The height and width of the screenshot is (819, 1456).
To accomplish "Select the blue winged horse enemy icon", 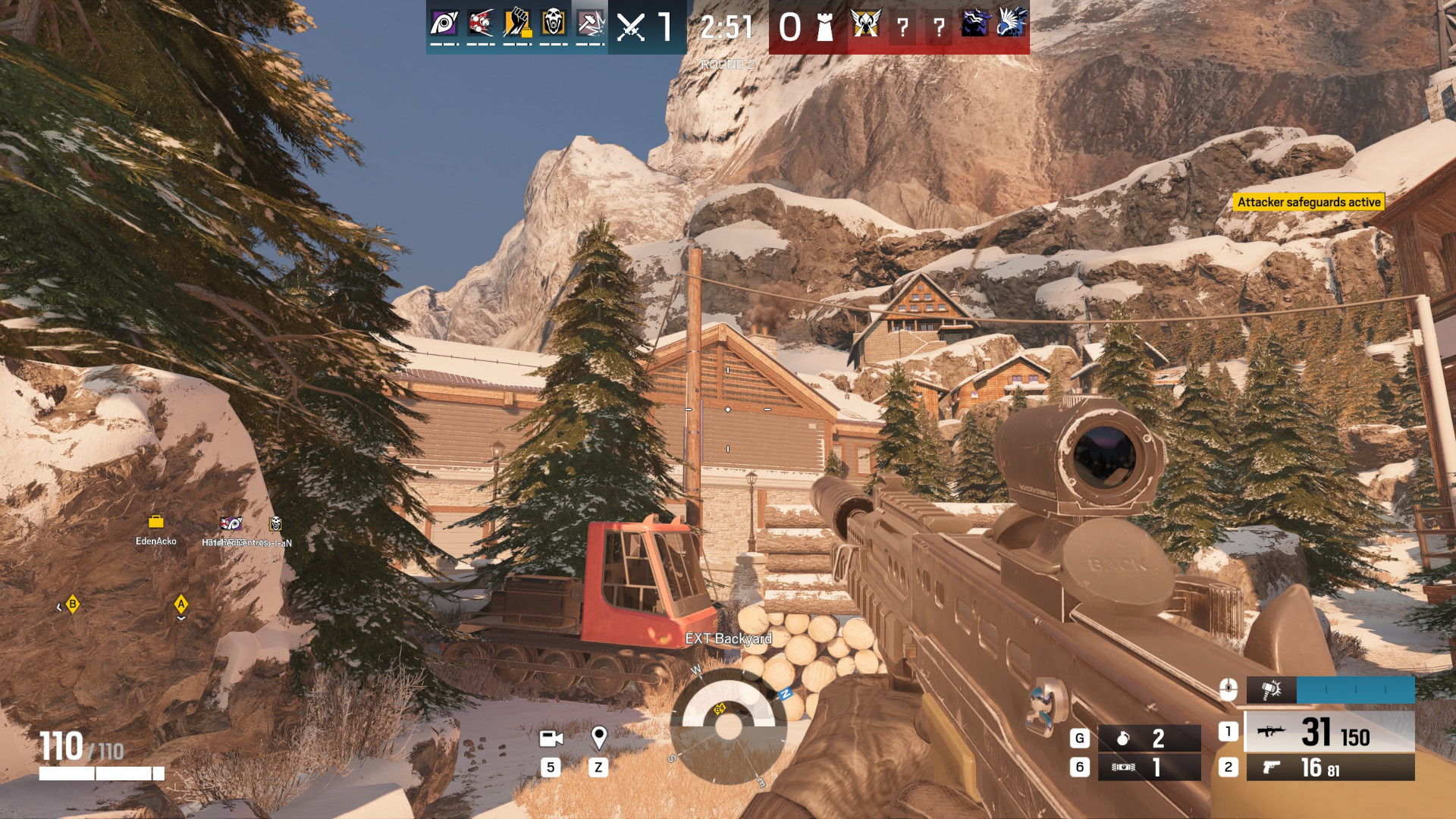I will [x=1012, y=24].
